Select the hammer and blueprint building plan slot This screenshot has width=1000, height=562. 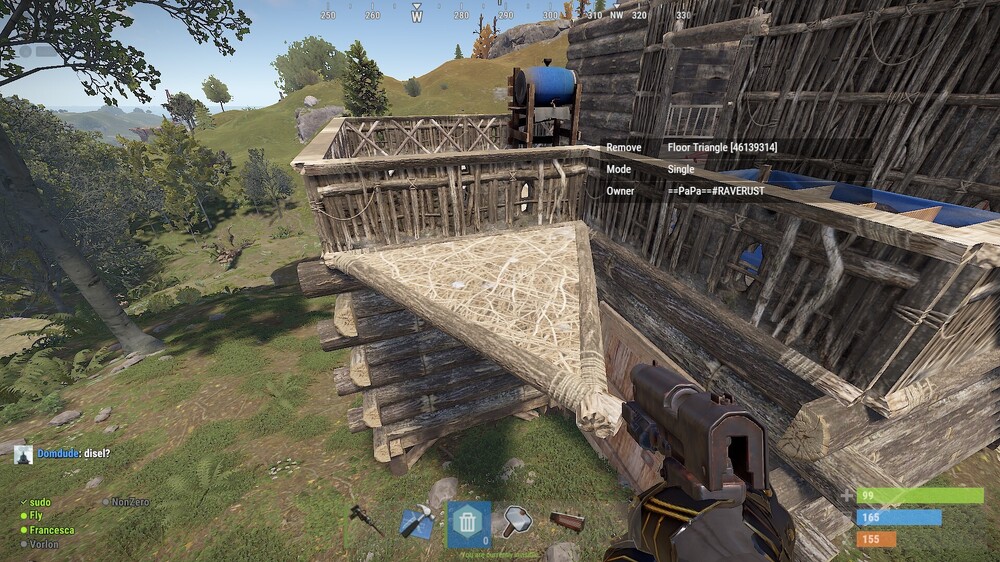point(416,522)
